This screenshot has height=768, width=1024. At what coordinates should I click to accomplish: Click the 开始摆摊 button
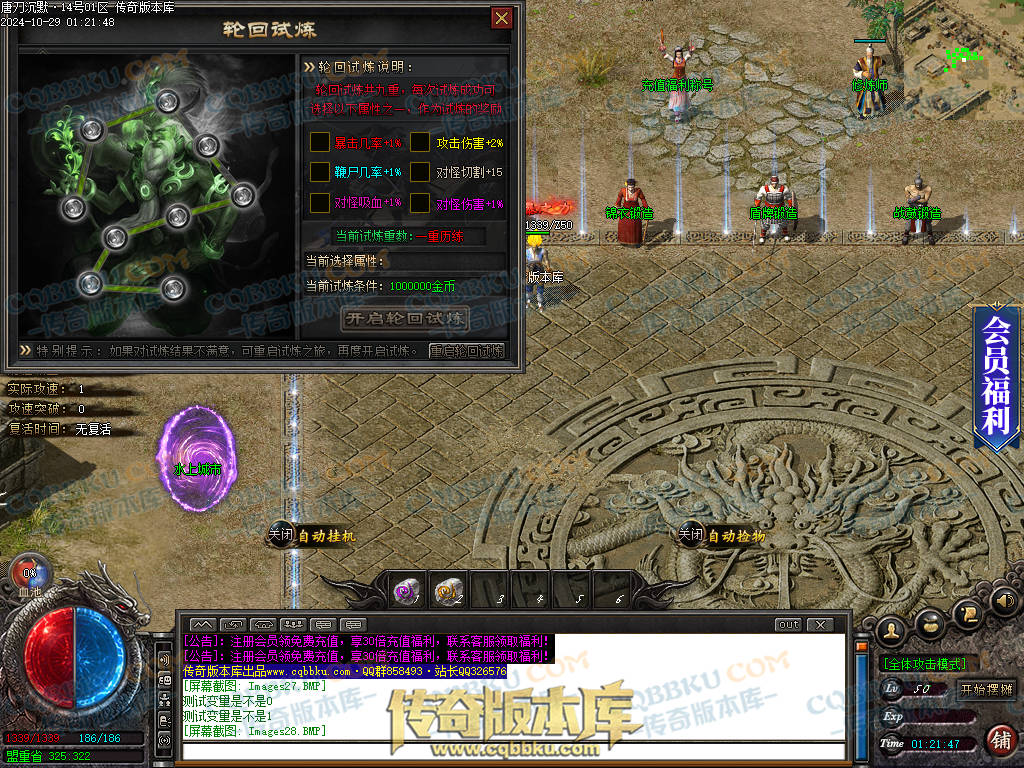[x=986, y=689]
